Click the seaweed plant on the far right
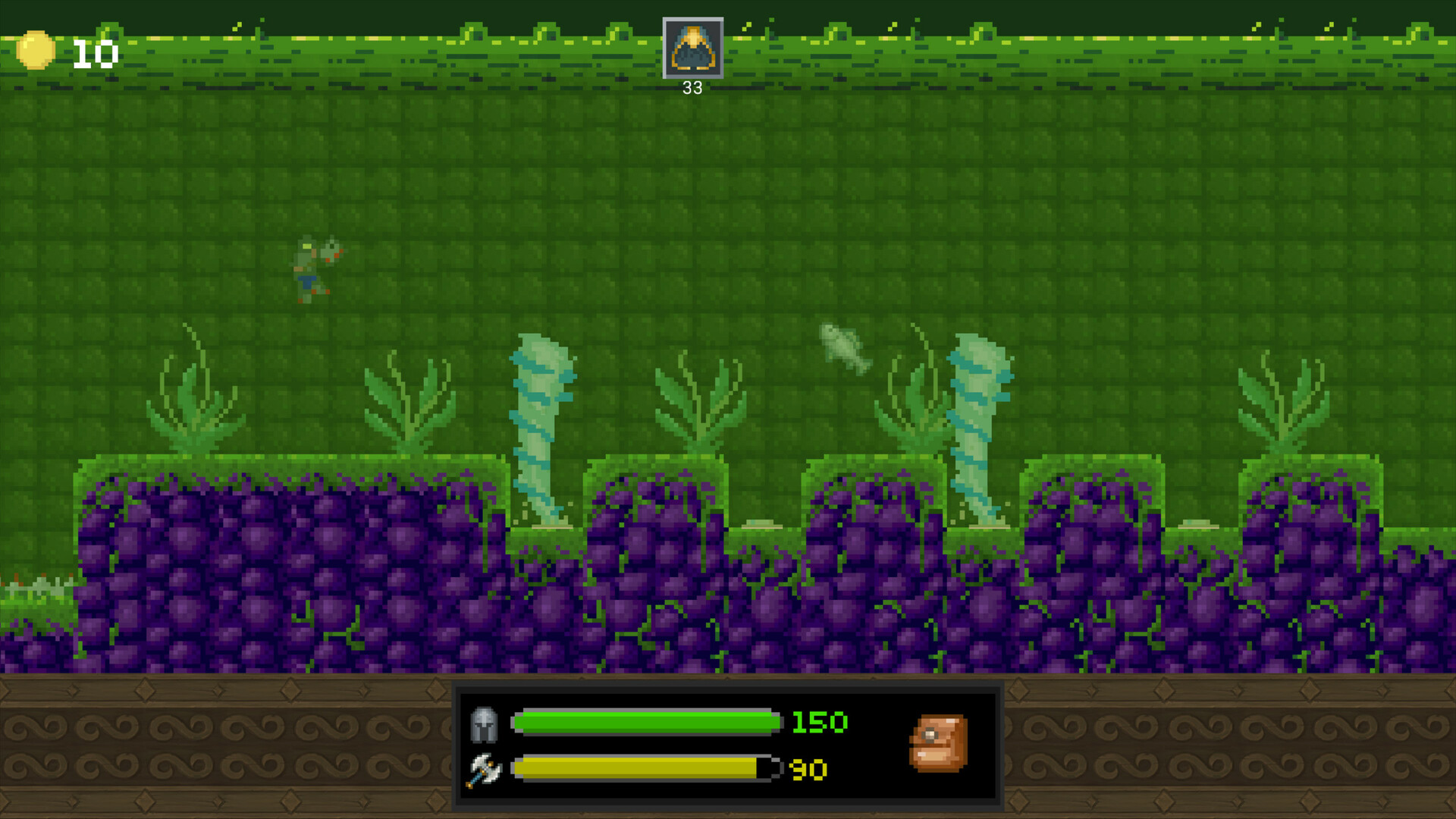 coord(1284,402)
